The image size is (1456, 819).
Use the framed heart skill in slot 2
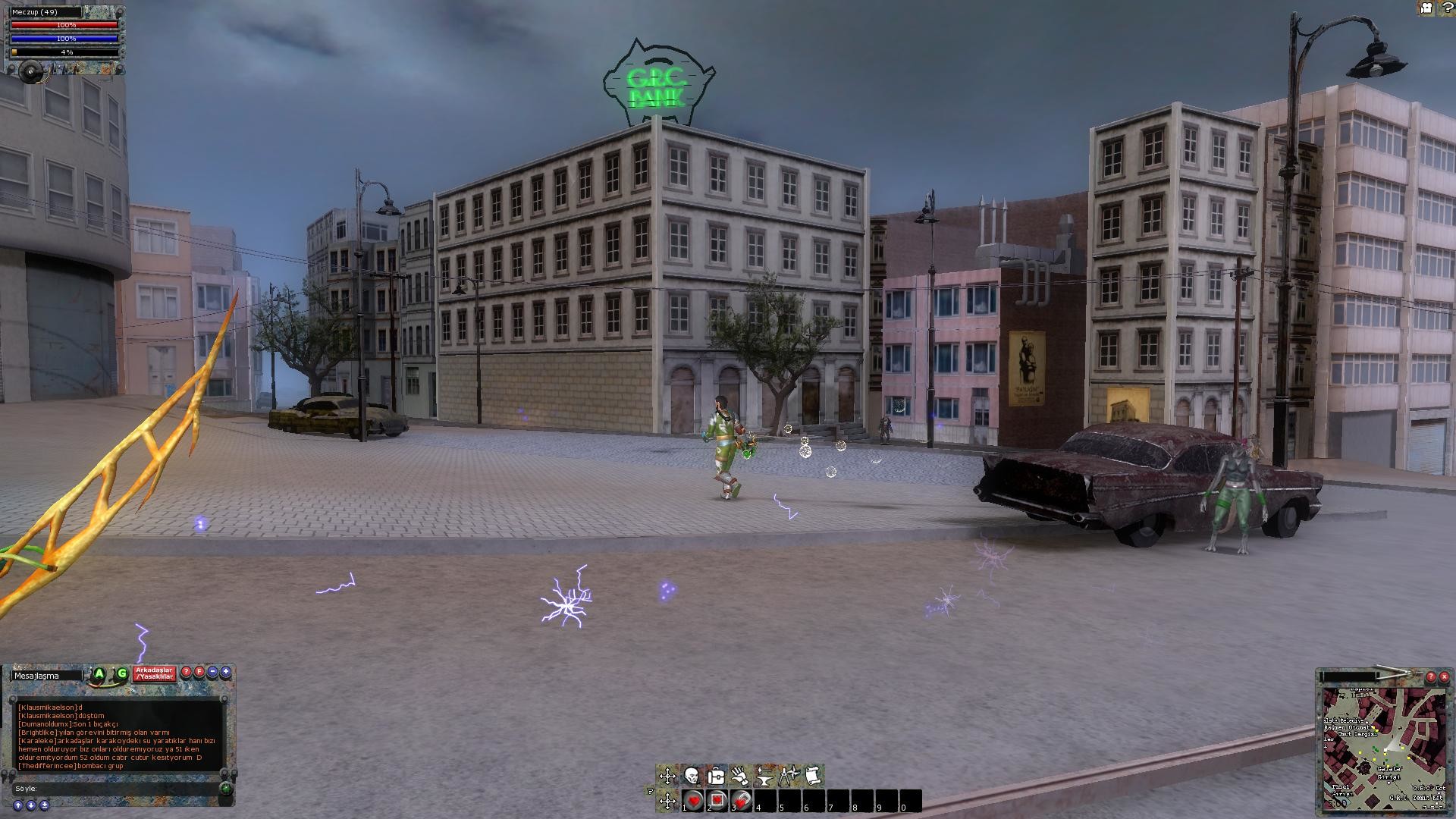[x=717, y=801]
